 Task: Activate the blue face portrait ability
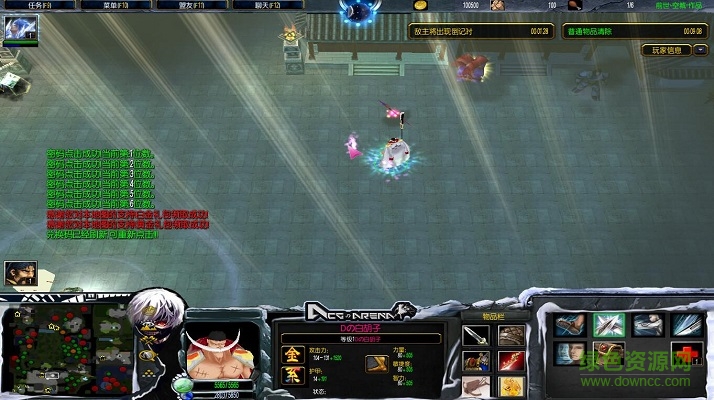[571, 354]
